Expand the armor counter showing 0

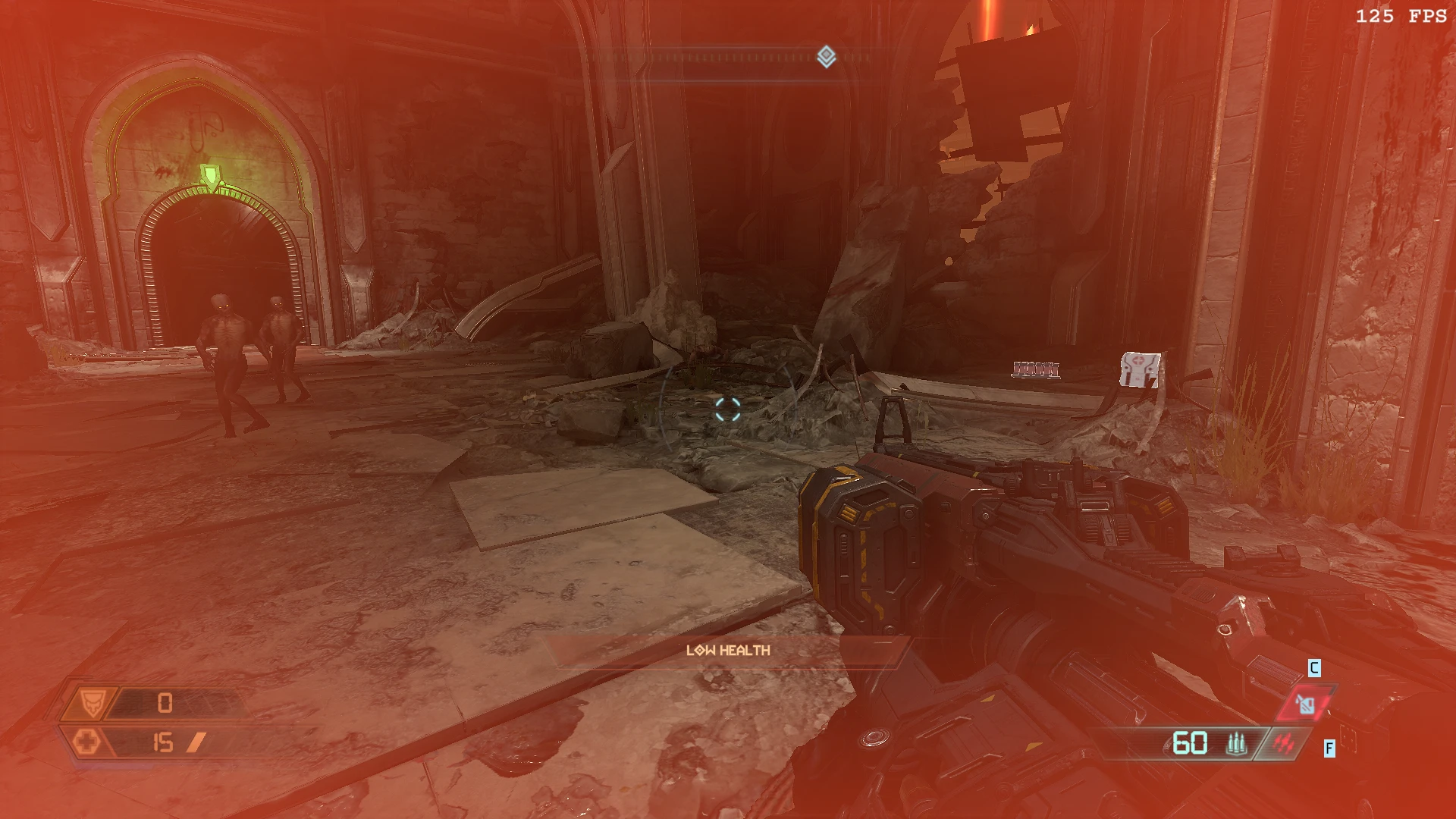click(165, 701)
